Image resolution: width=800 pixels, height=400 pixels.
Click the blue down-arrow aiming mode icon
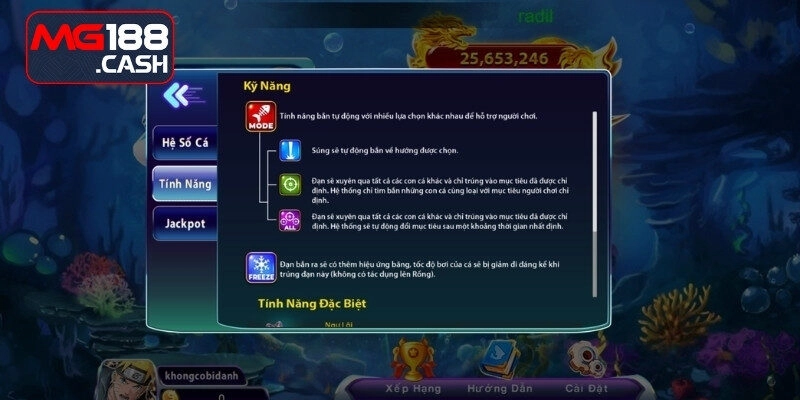tap(290, 150)
